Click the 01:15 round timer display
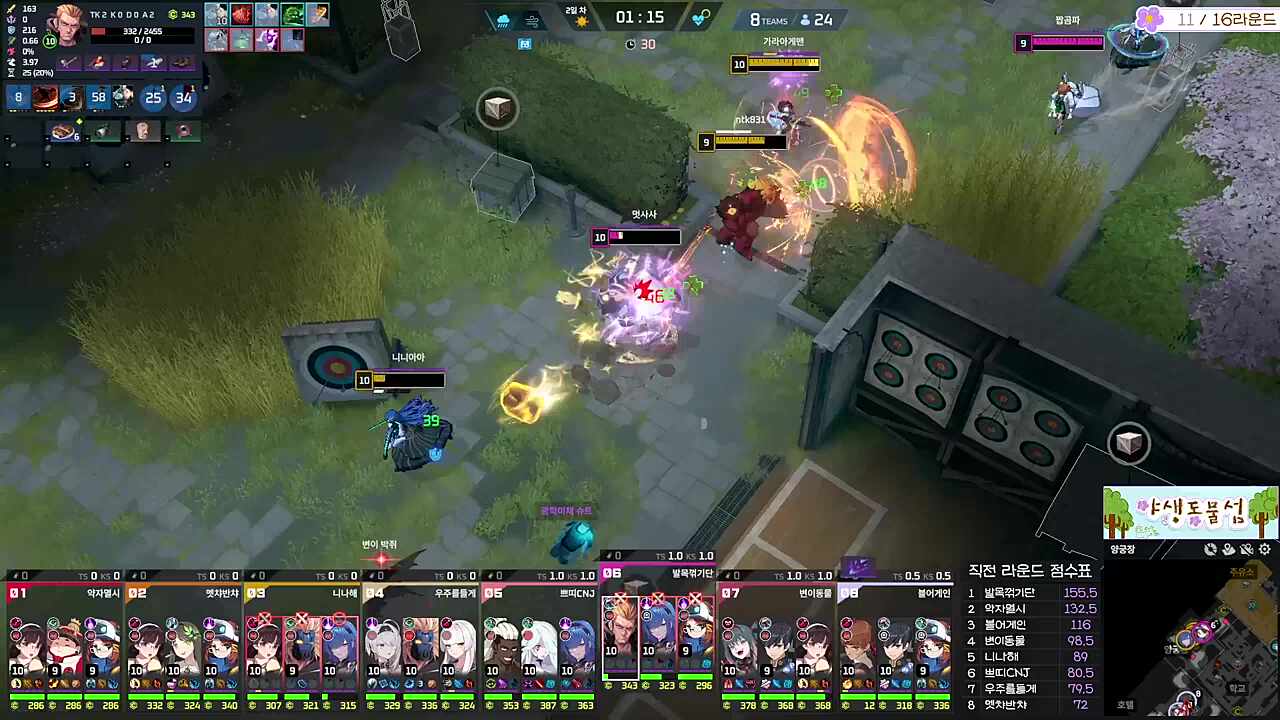Viewport: 1280px width, 720px height. [640, 16]
